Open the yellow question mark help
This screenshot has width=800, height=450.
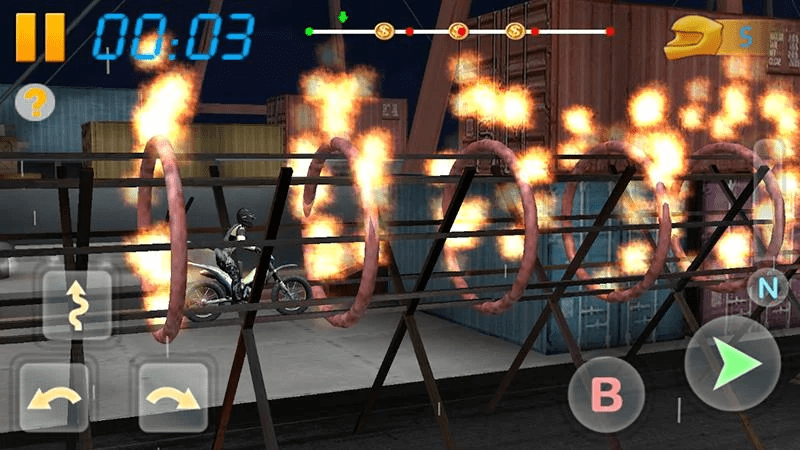click(x=35, y=102)
